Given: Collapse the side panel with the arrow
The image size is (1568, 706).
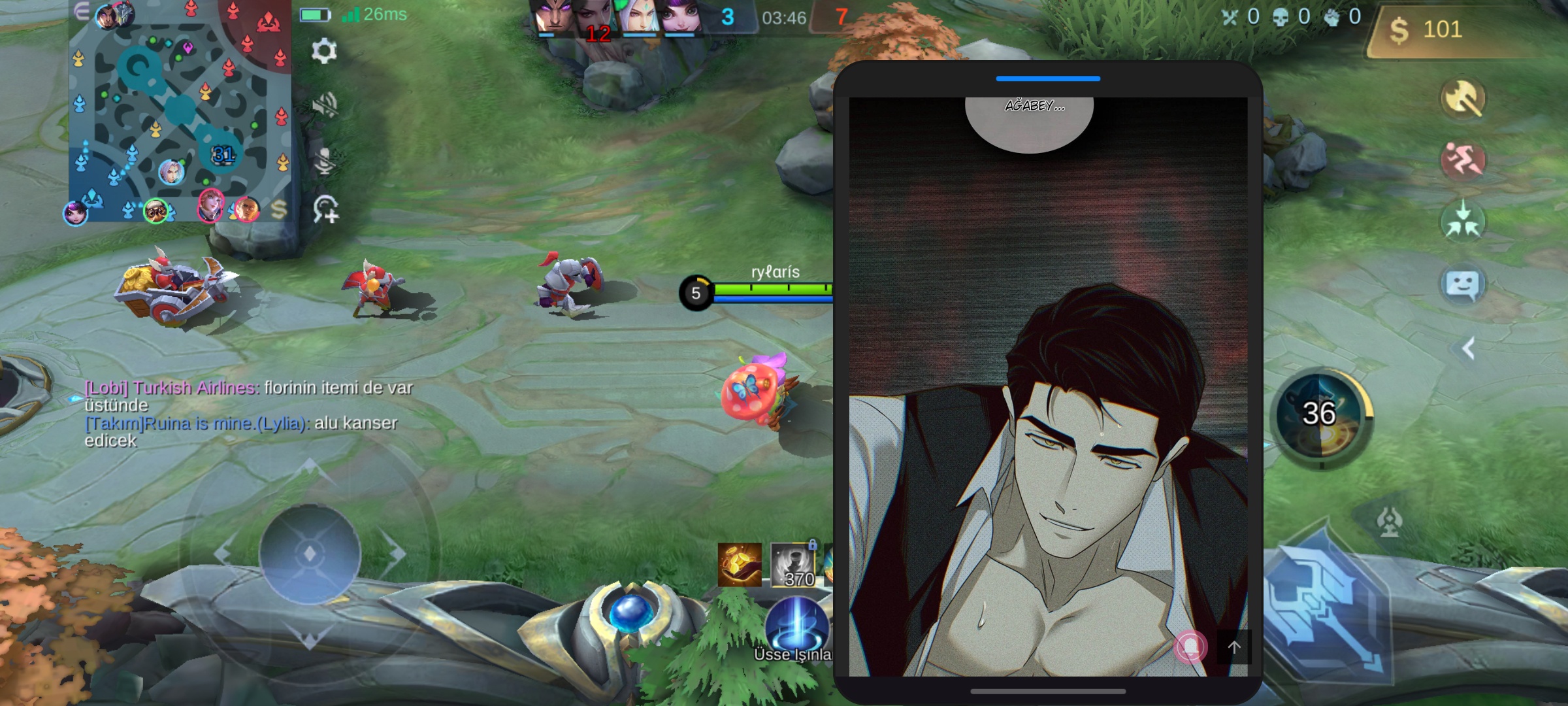Looking at the screenshot, I should 1468,348.
